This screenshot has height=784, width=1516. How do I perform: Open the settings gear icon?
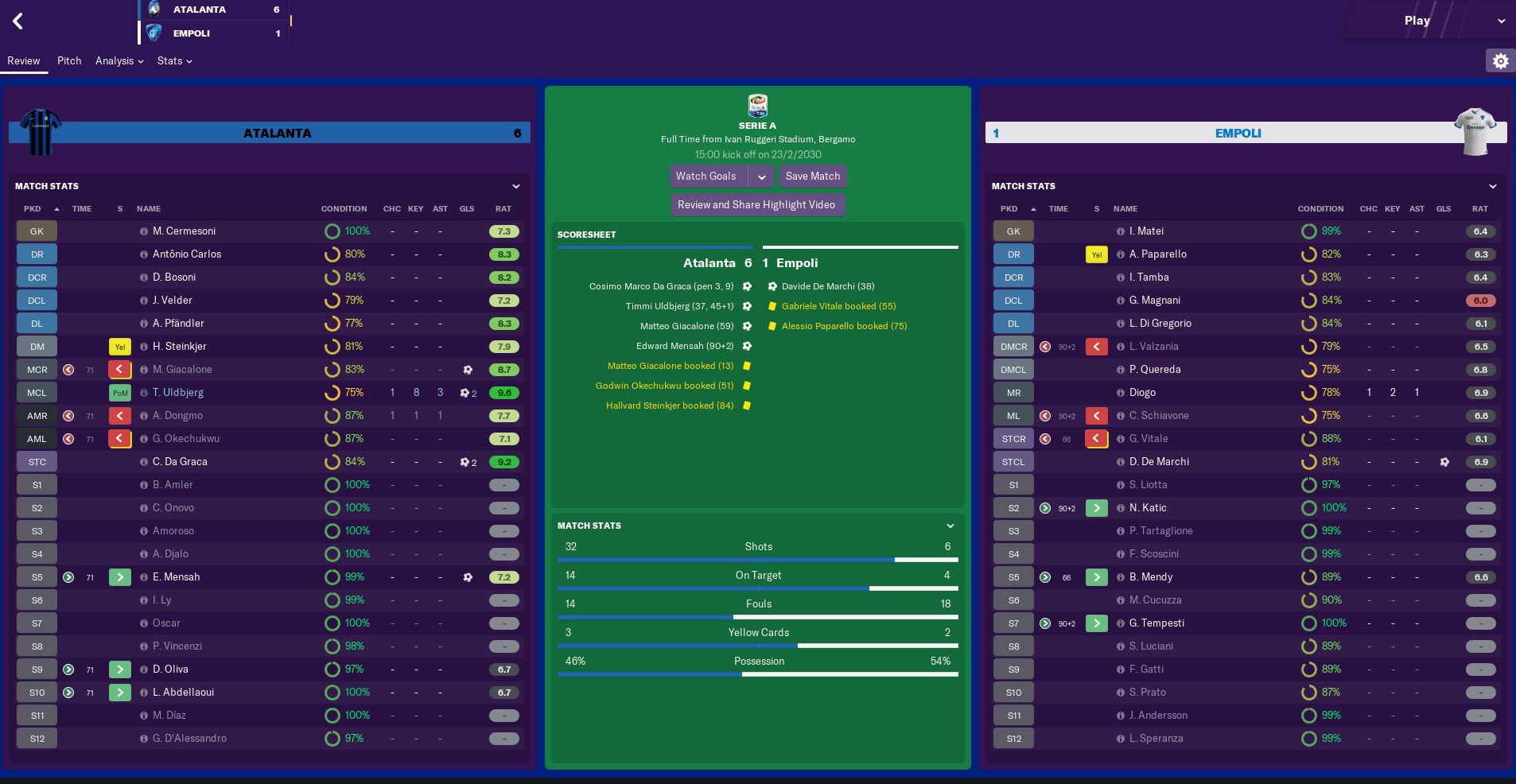click(x=1501, y=60)
